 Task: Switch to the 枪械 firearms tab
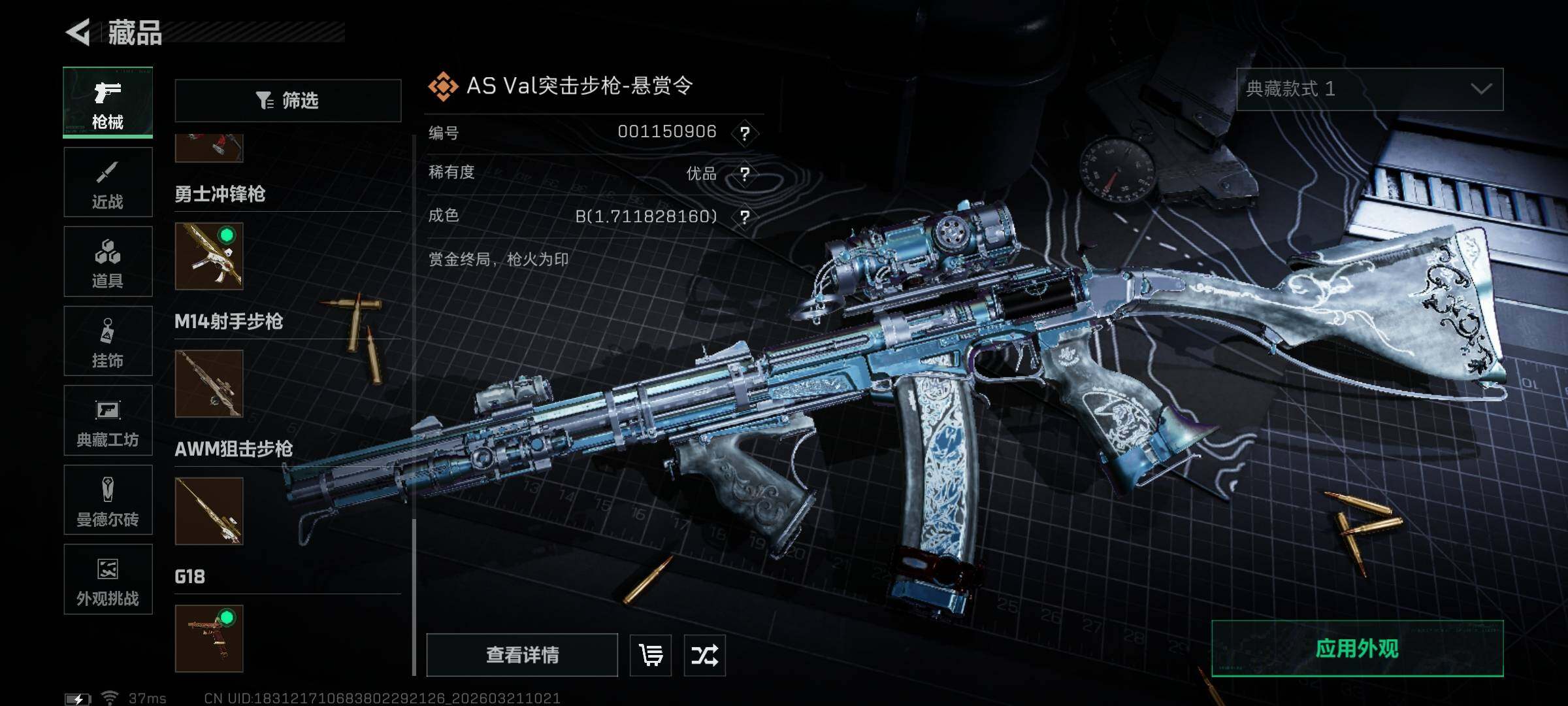coord(108,102)
